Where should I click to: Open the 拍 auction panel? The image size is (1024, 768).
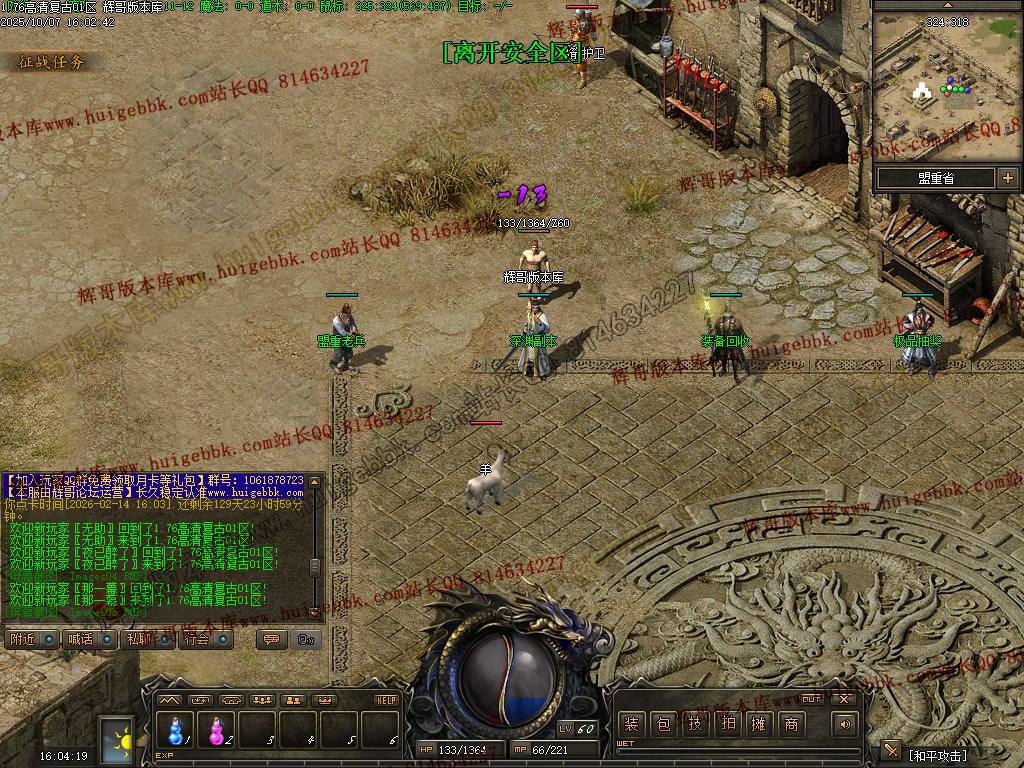tap(727, 724)
